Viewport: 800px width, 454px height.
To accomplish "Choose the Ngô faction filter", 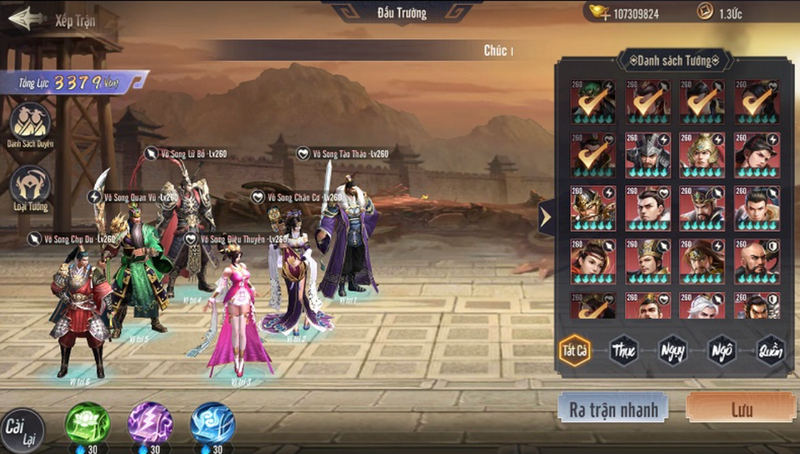I will tap(722, 351).
